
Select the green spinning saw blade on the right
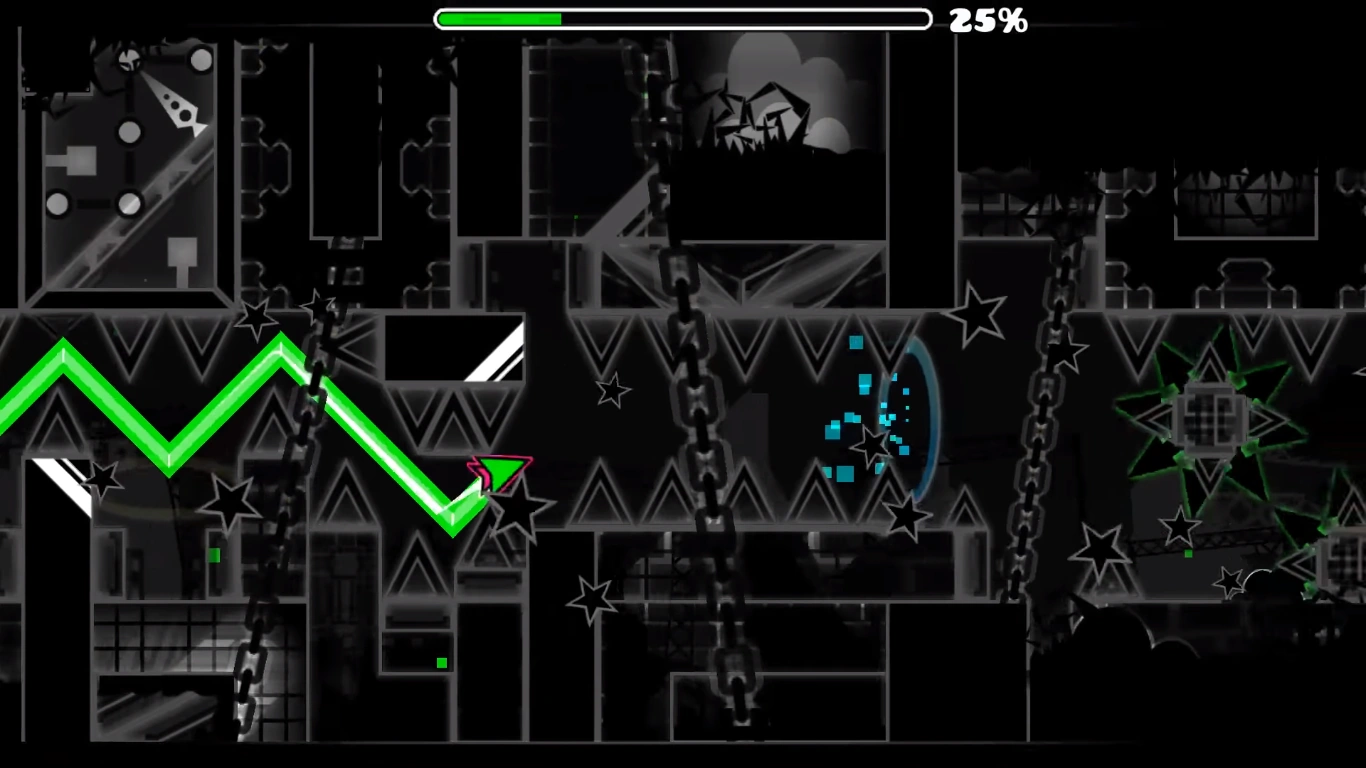(1210, 415)
